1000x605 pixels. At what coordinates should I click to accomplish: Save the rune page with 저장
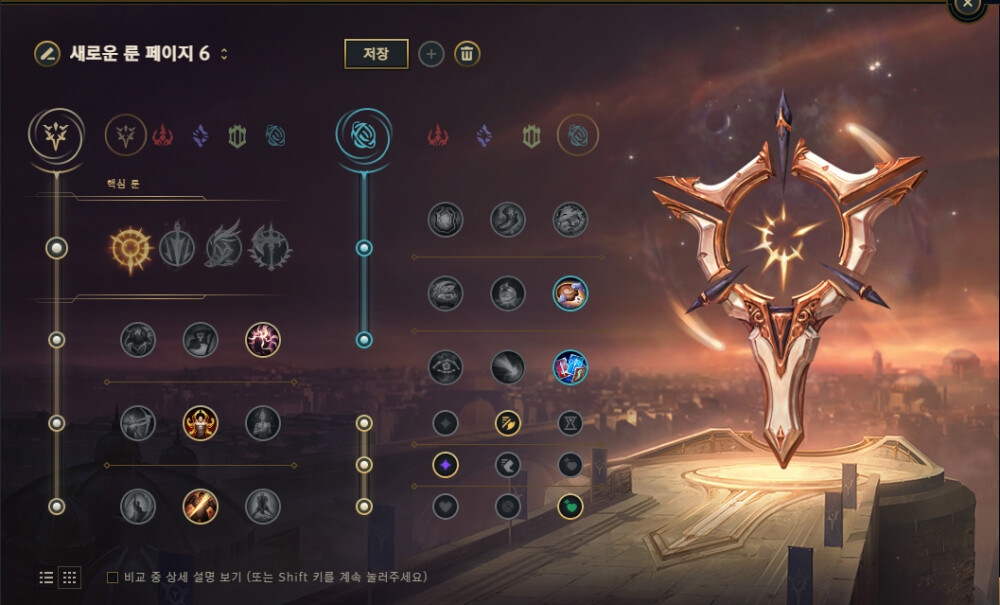(376, 54)
